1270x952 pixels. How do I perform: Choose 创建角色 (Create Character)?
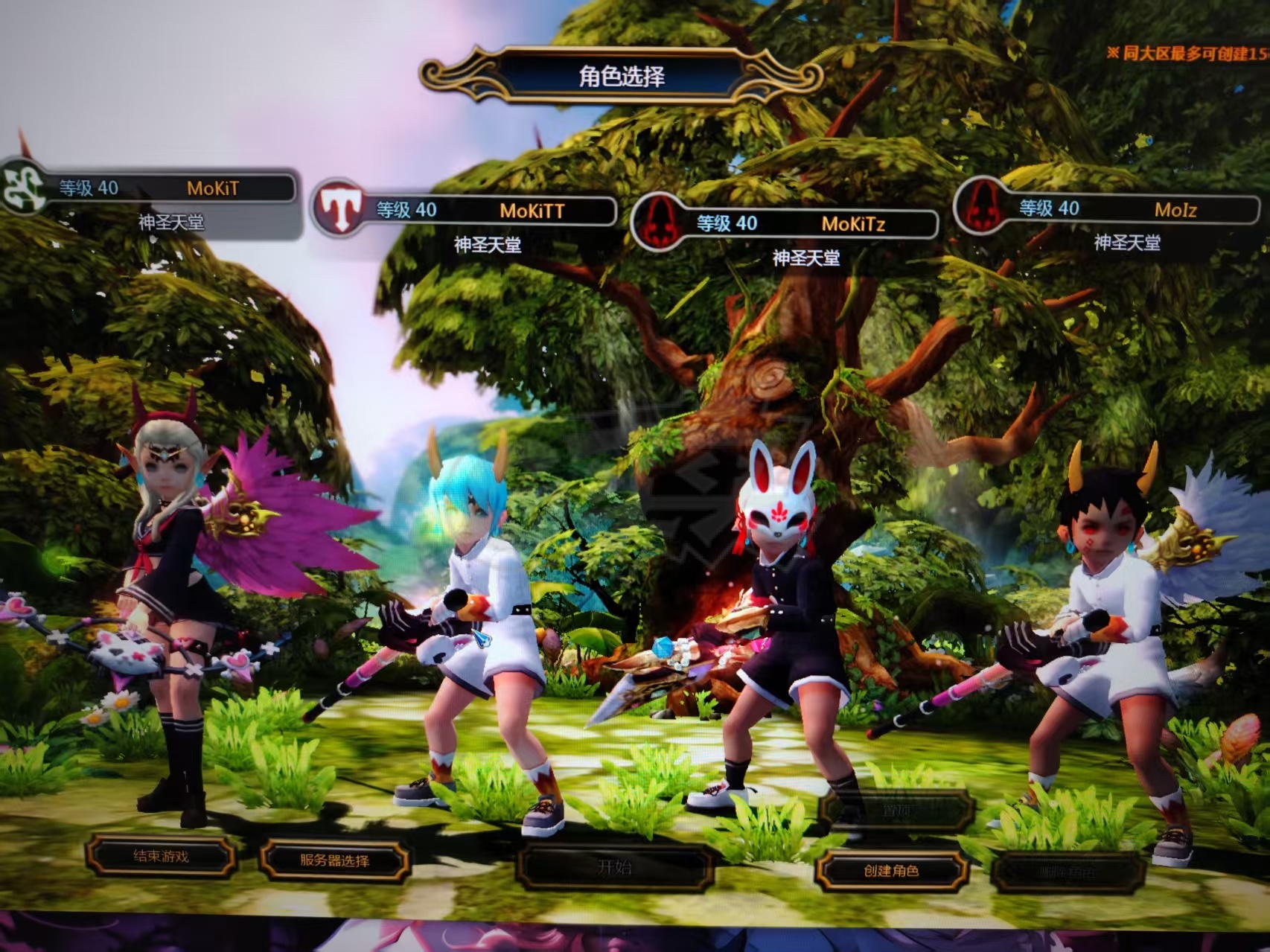[891, 870]
